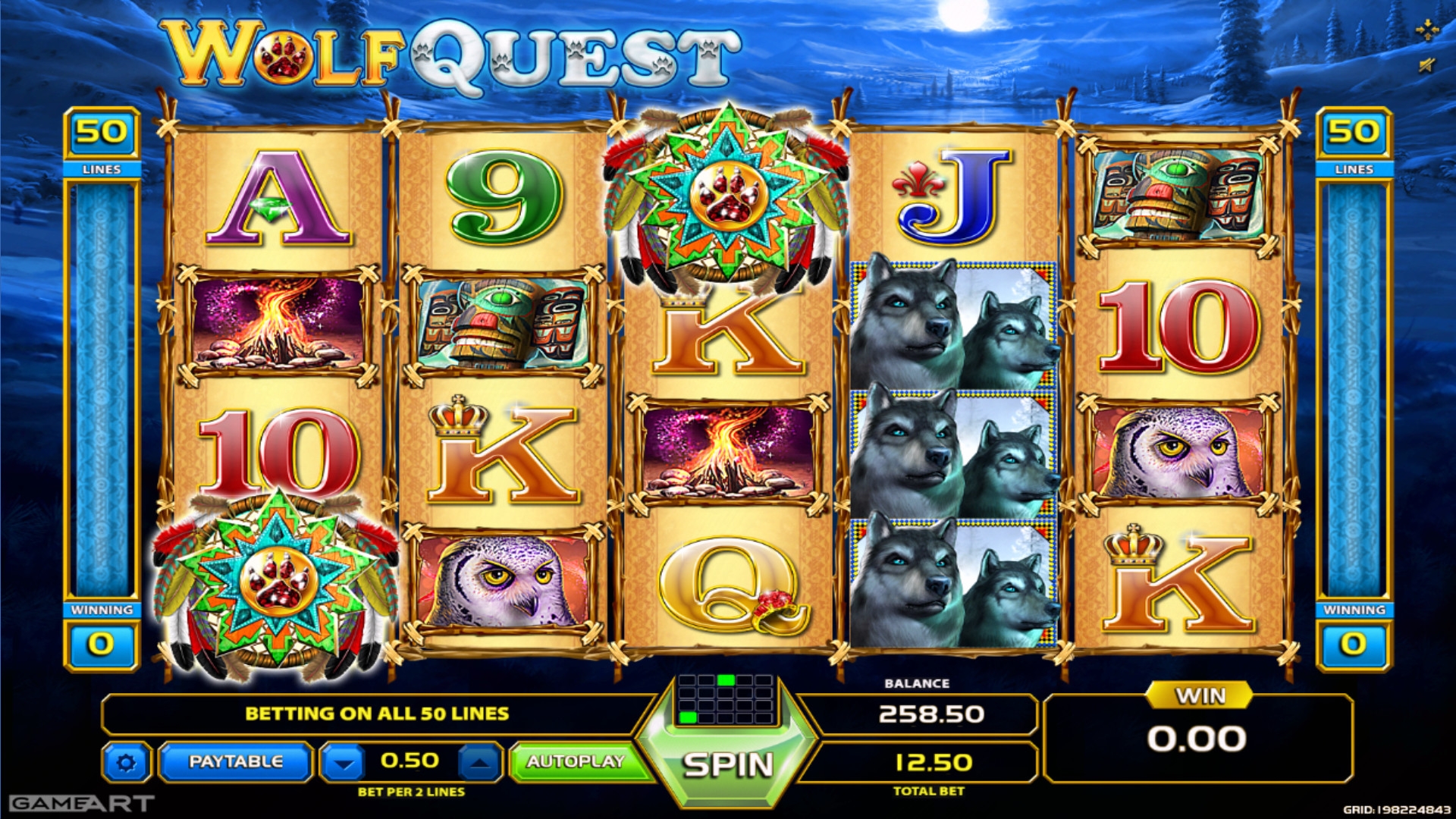Start Autoplay mode
Image resolution: width=1456 pixels, height=819 pixels.
coord(575,761)
